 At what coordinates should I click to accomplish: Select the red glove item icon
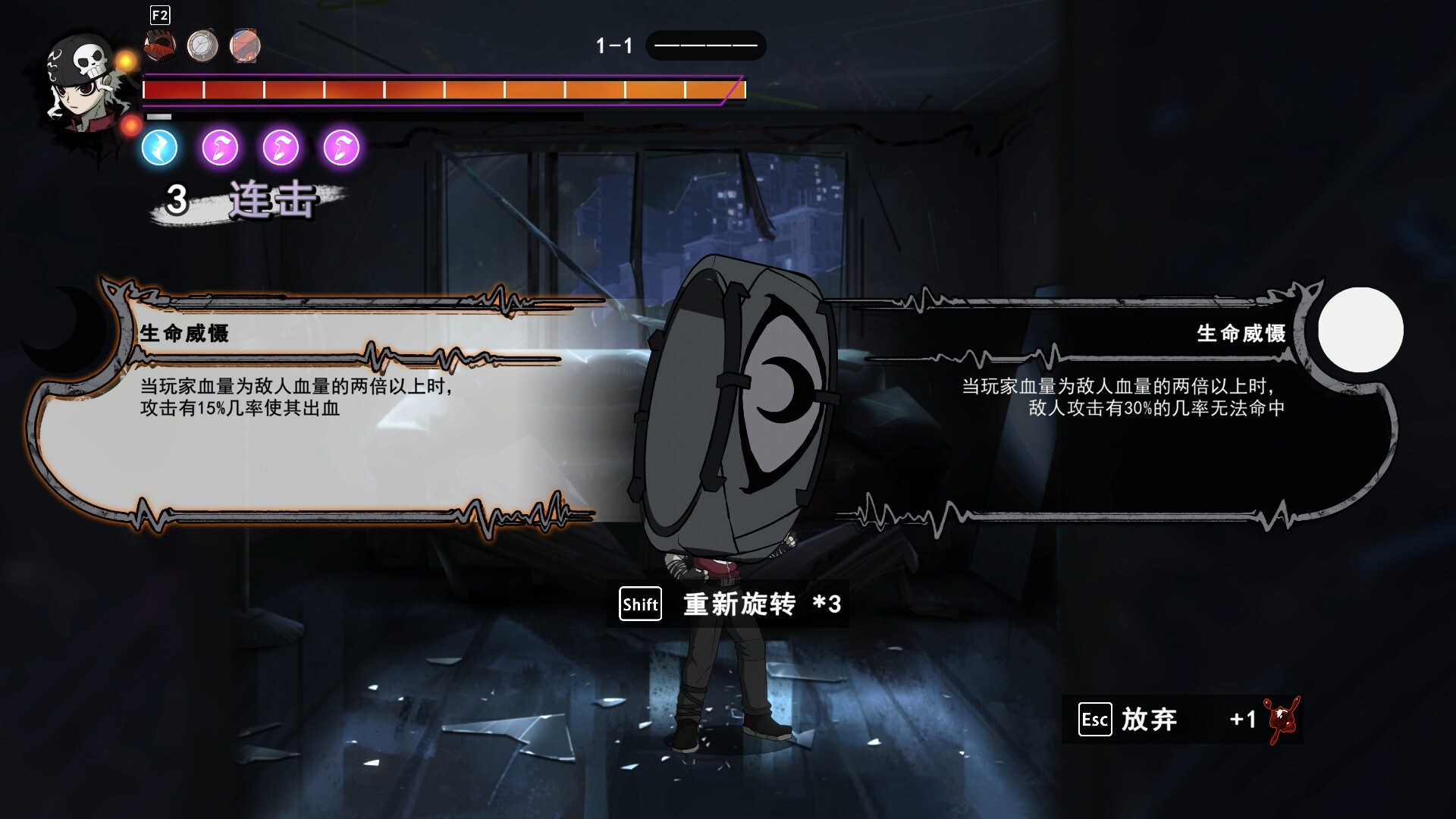[160, 45]
